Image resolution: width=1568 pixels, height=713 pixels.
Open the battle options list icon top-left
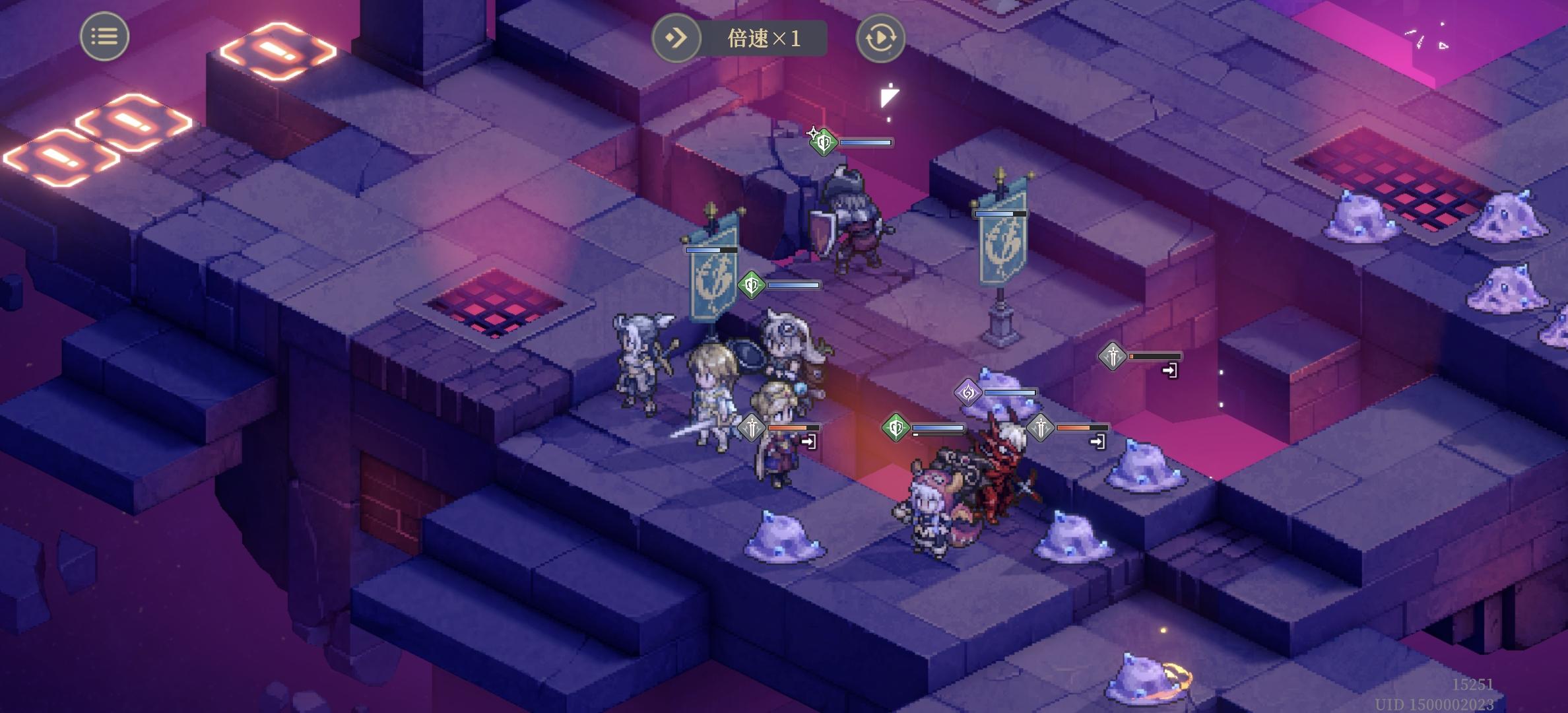coord(104,36)
